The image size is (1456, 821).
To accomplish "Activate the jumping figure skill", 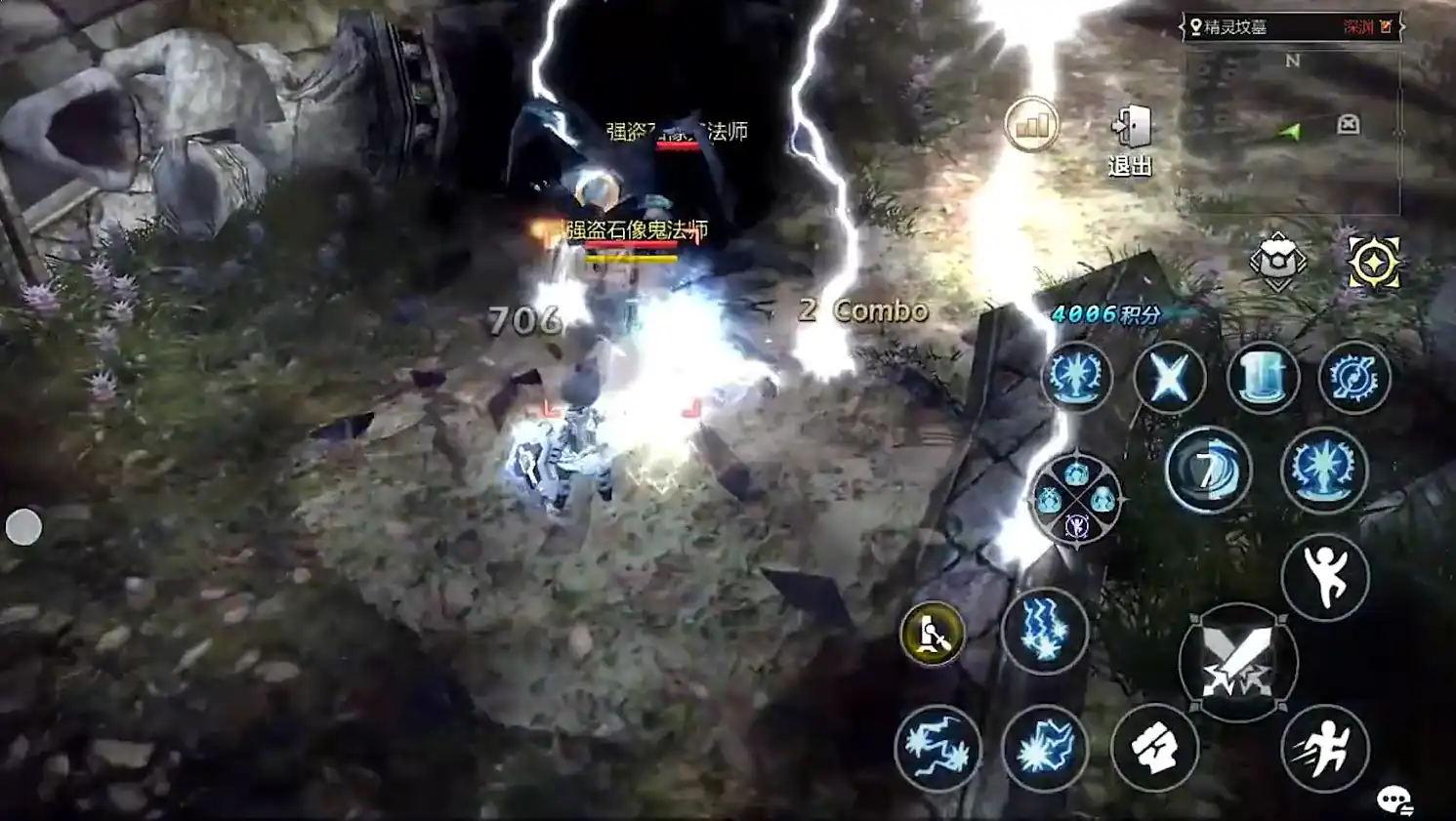I will (x=1324, y=577).
